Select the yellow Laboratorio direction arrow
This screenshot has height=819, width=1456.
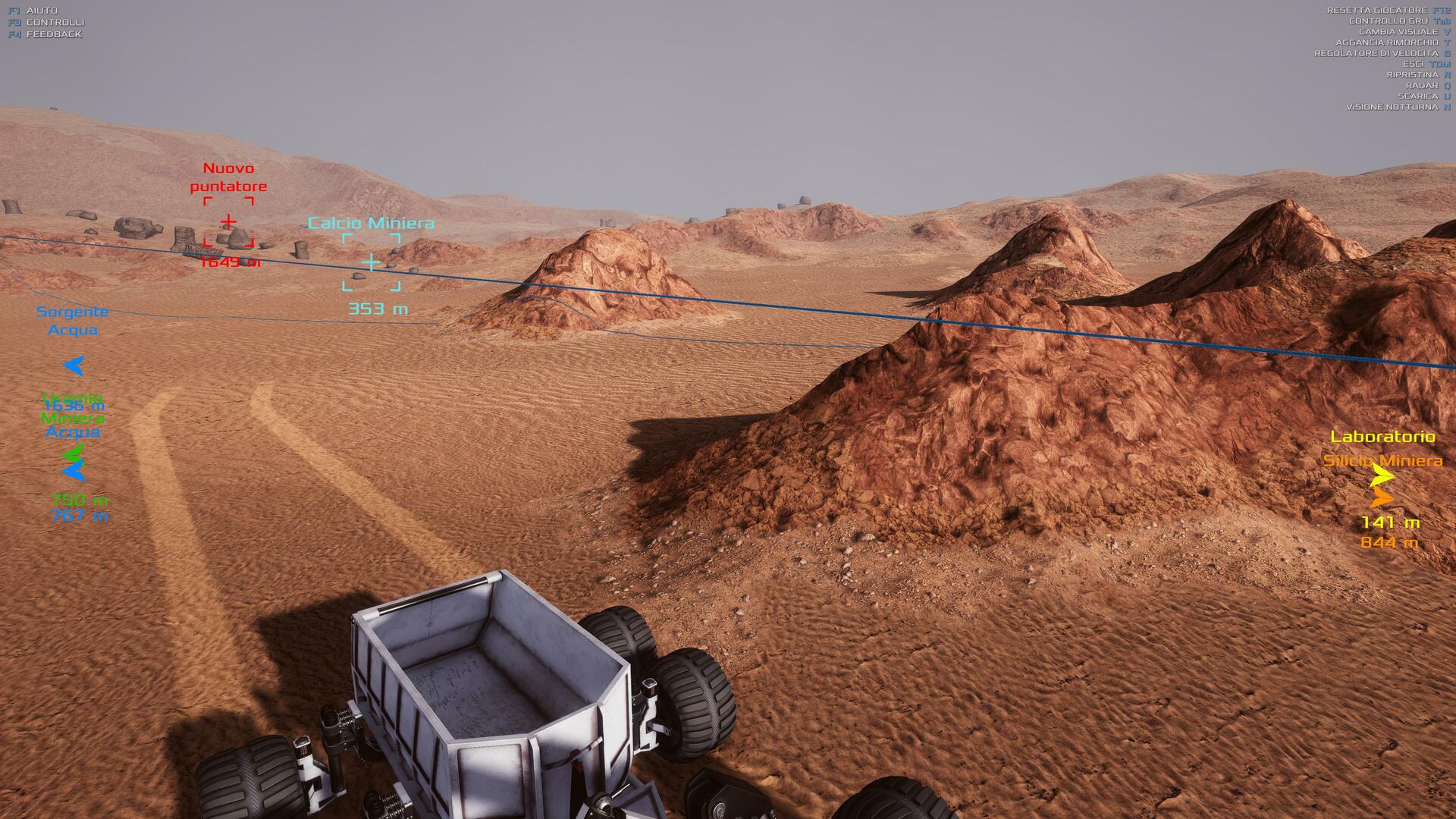[1382, 477]
